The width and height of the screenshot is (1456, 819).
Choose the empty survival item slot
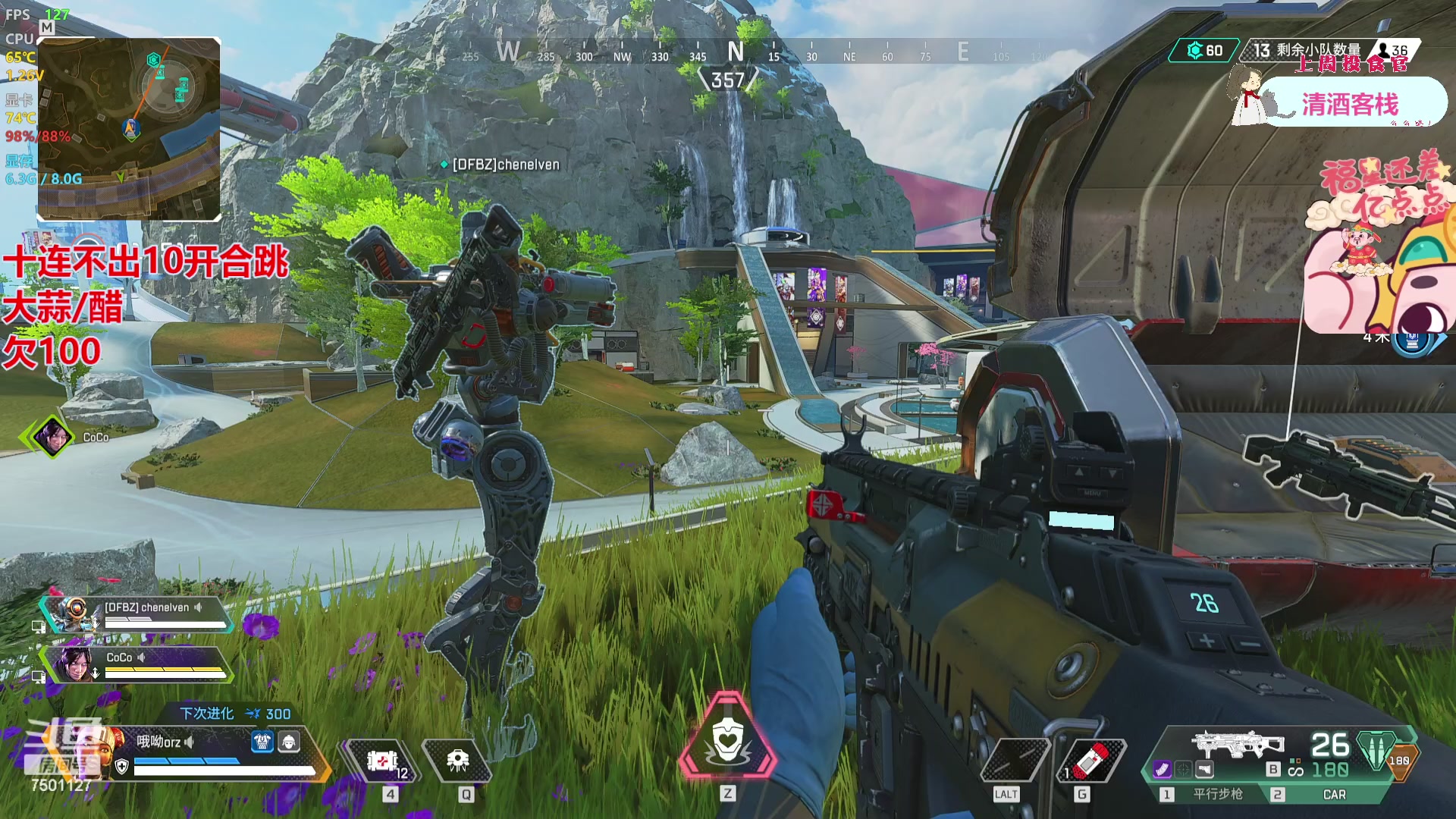[x=1015, y=761]
